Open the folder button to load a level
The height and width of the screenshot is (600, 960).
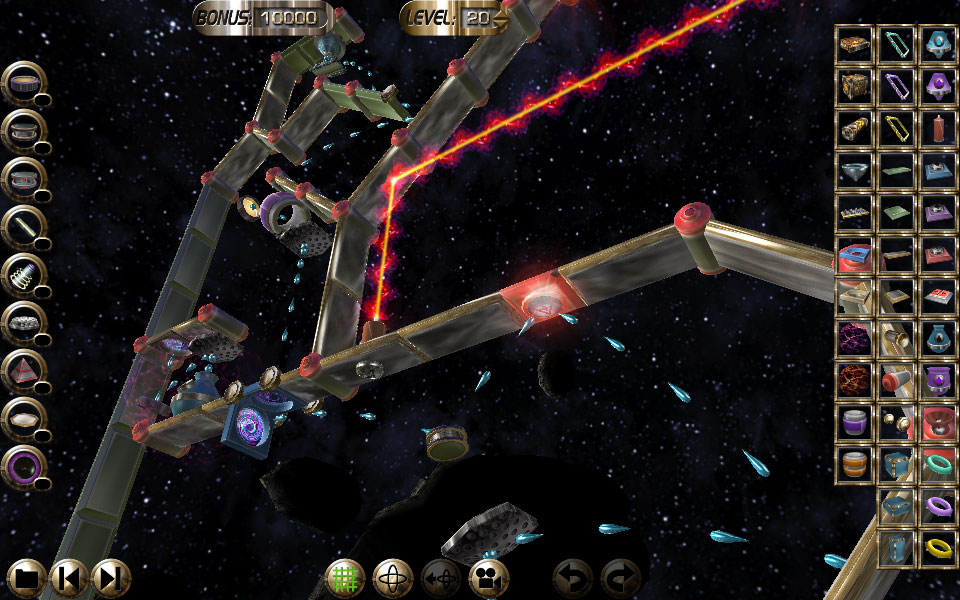(x=26, y=577)
